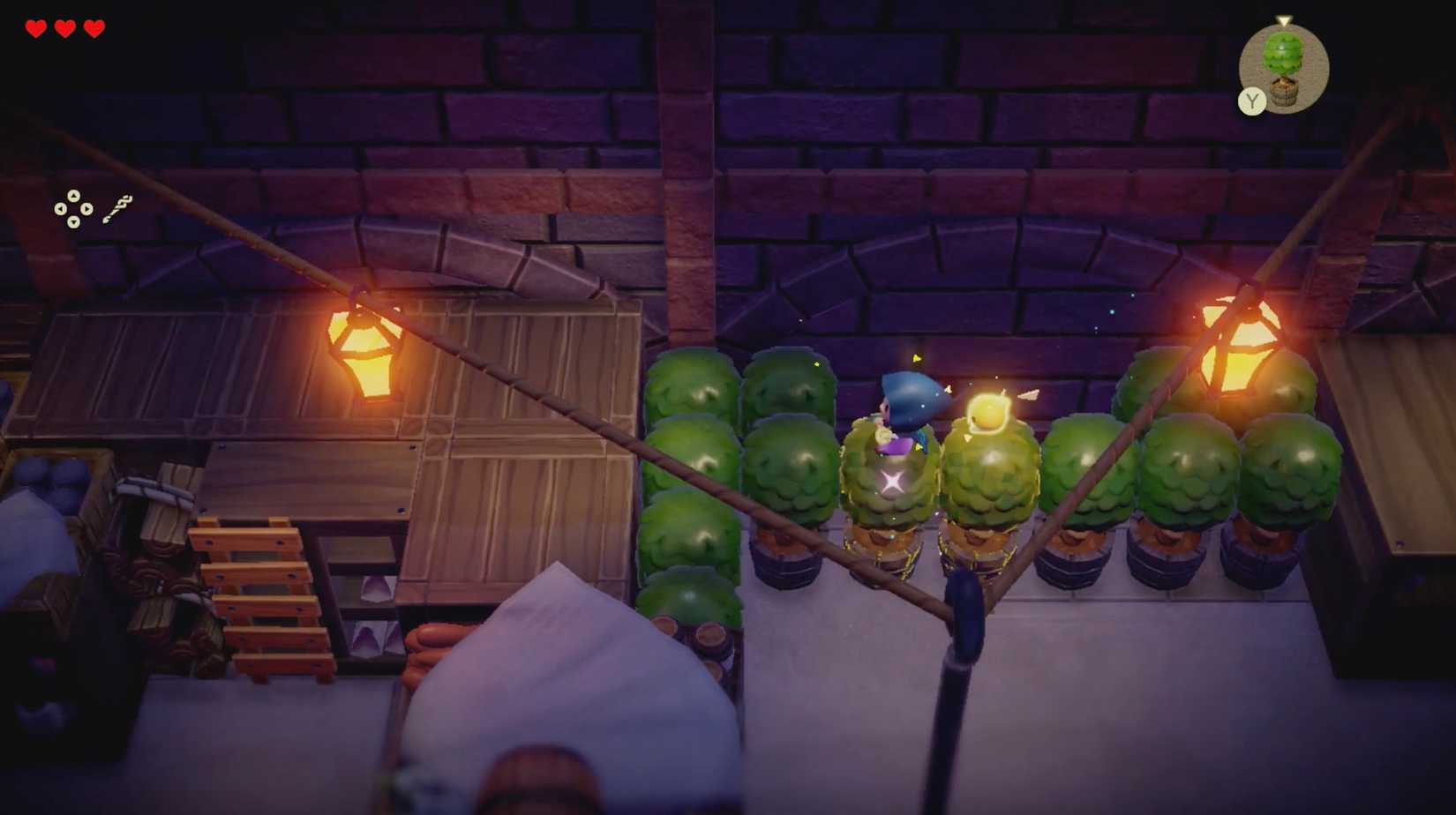Screen dimensions: 1456x815
Task: Click the down arrow of the D-pad indicator
Action: click(73, 221)
